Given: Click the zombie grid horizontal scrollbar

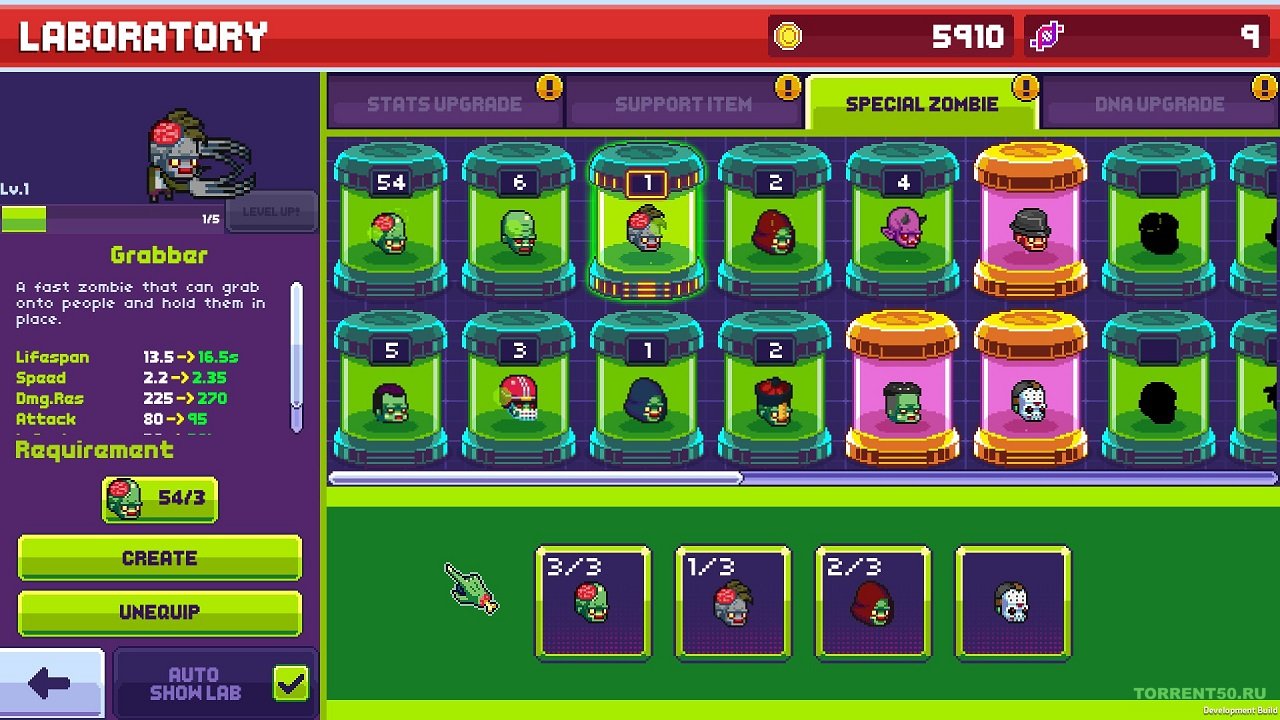Looking at the screenshot, I should coord(536,478).
